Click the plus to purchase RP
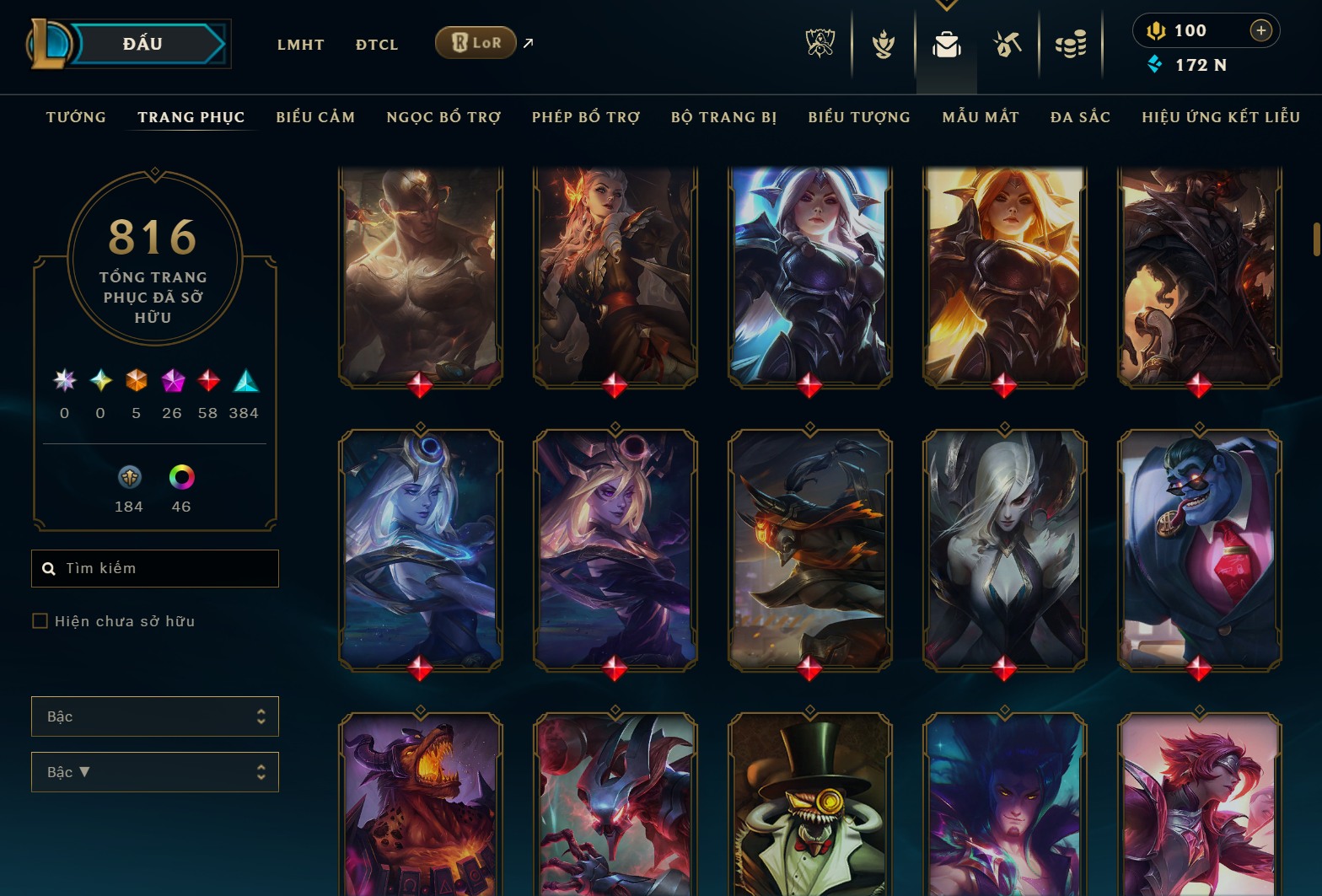This screenshot has height=896, width=1322. point(1262,30)
